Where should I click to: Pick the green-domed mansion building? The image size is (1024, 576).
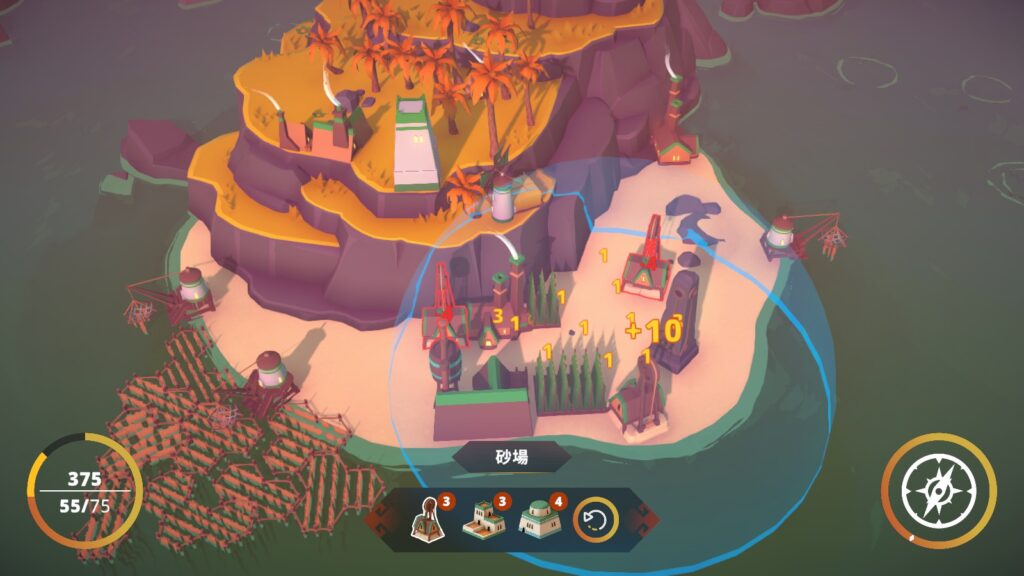[538, 518]
